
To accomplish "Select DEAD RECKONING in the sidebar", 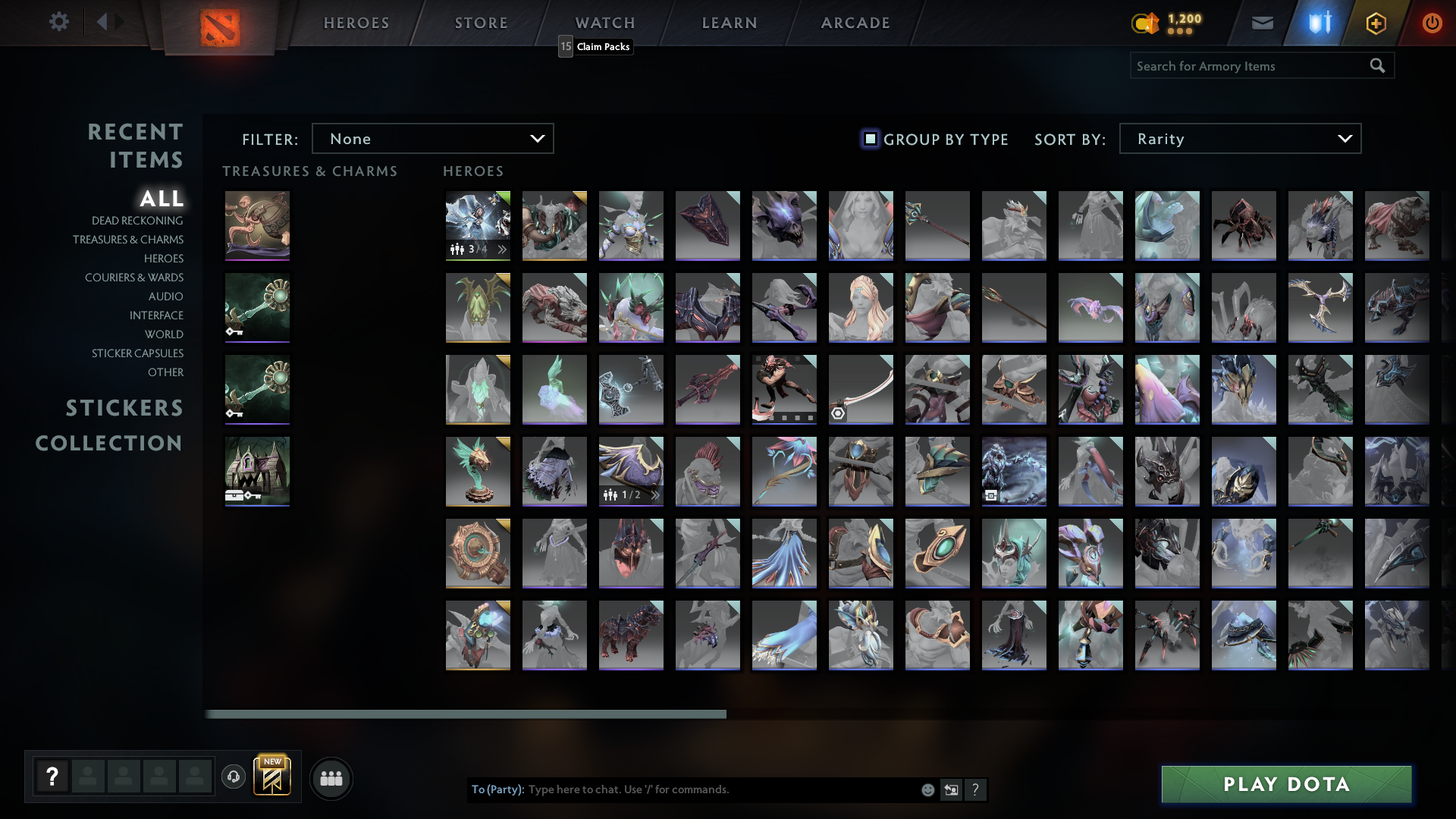I will click(x=136, y=220).
